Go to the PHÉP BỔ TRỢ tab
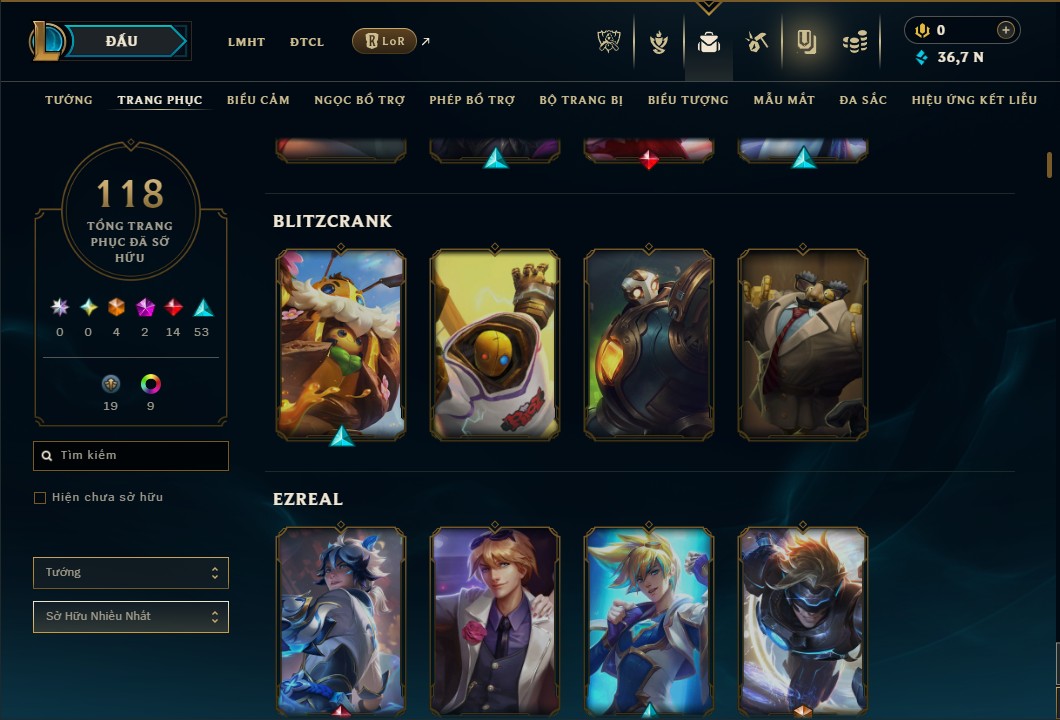This screenshot has width=1060, height=720. (472, 100)
